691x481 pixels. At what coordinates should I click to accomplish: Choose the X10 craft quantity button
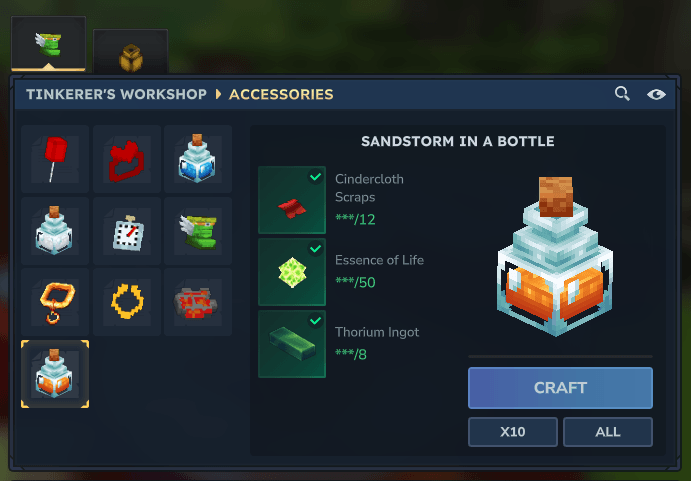point(513,432)
